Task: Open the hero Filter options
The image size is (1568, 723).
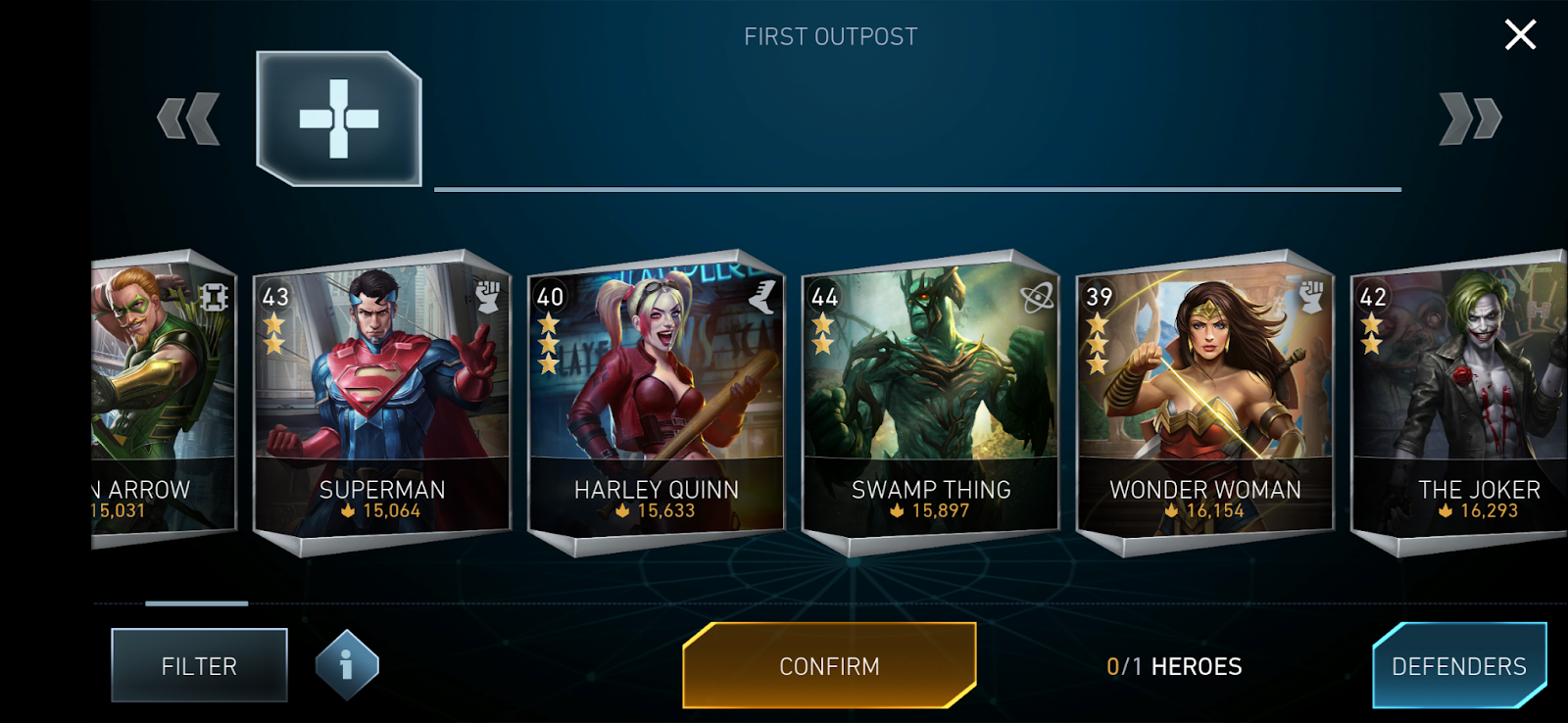Action: pos(199,666)
